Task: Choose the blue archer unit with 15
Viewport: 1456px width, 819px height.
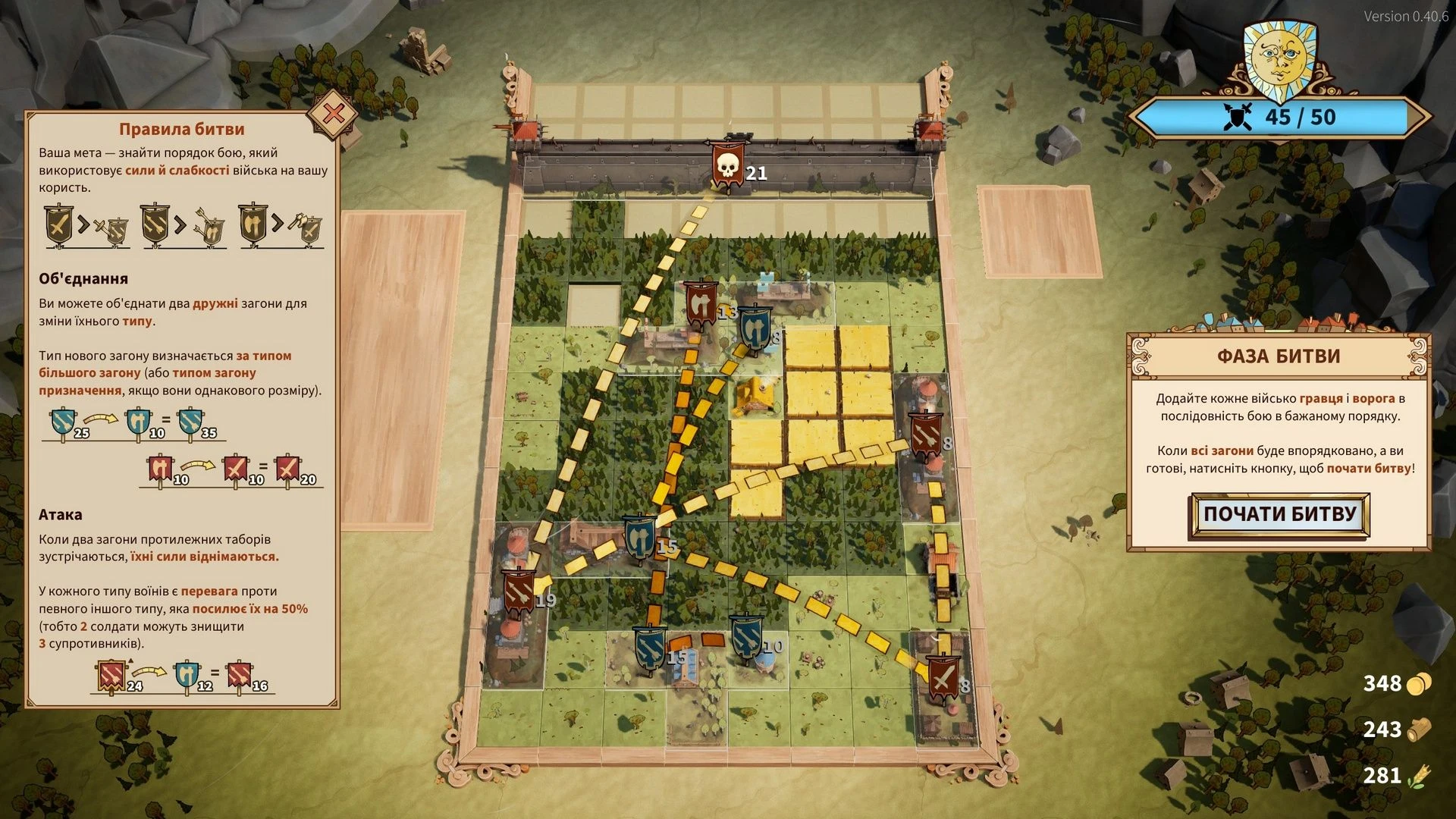Action: 650,647
